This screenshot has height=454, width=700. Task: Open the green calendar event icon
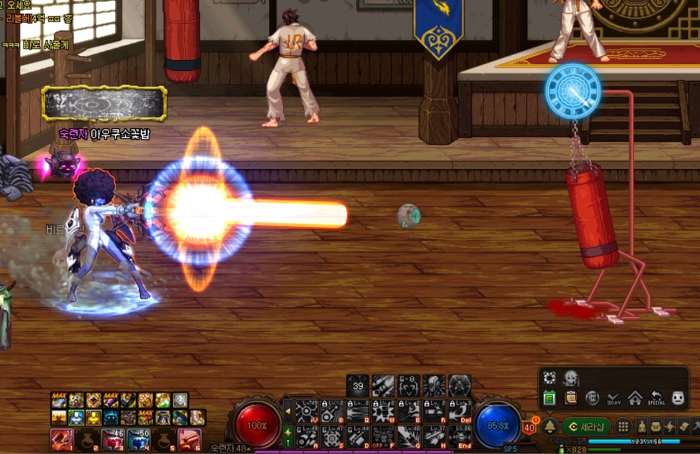click(549, 398)
